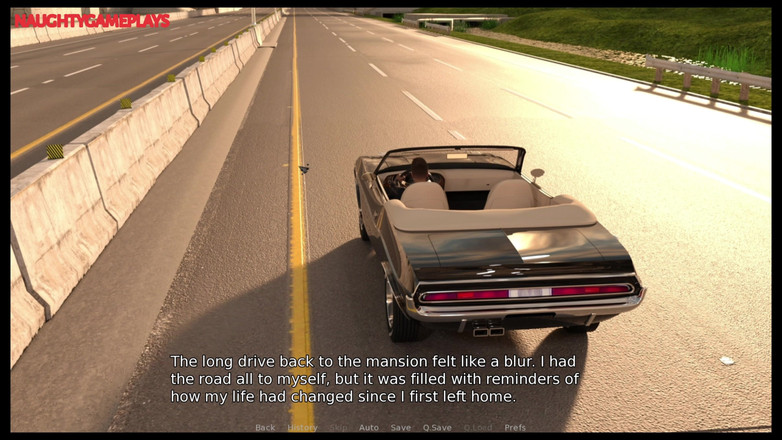Open the Save game screen
This screenshot has height=440, width=782.
pos(401,427)
